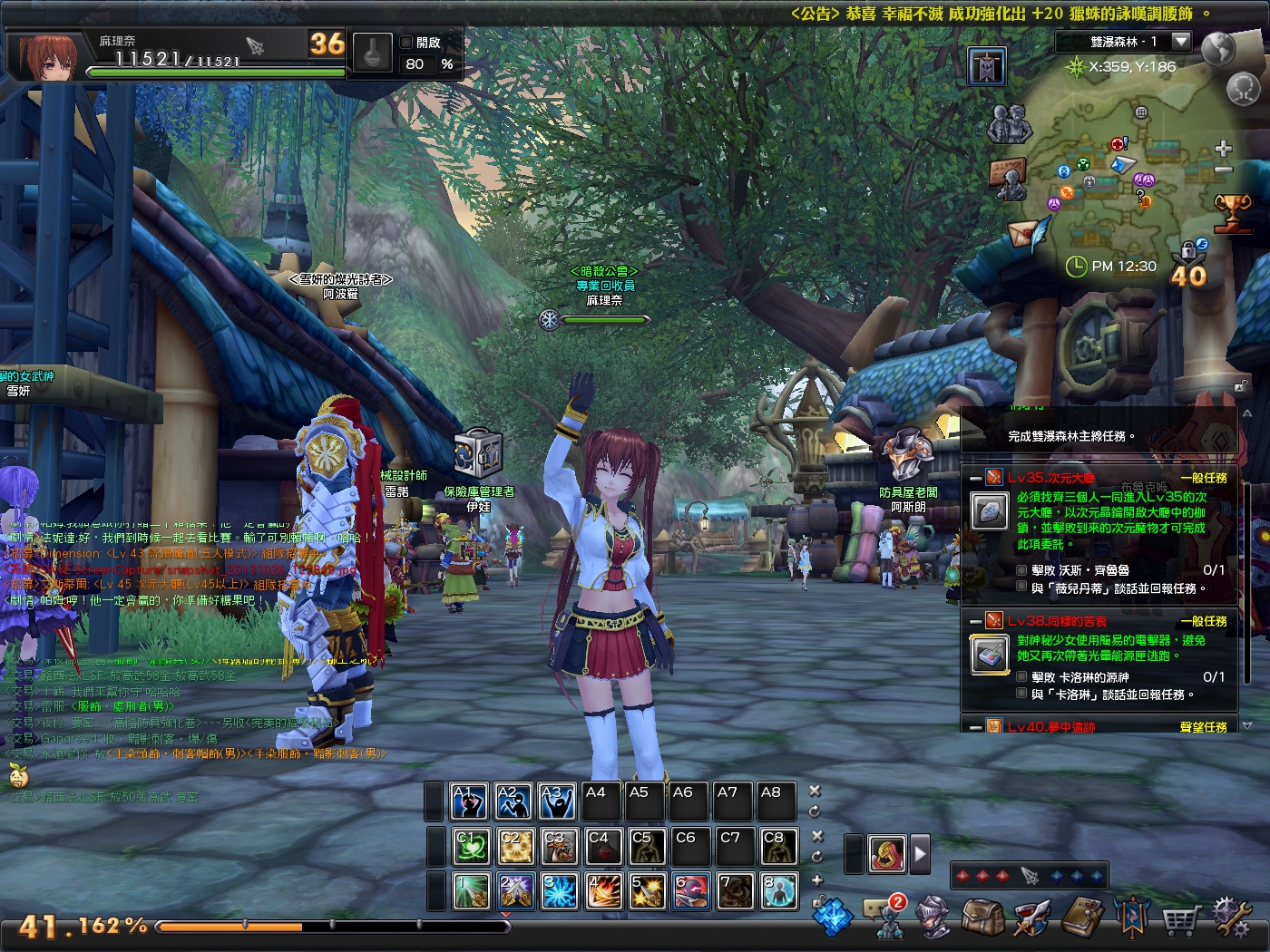The image size is (1270, 952).
Task: Check the 擊敗 卡洛琳的源神 quest objective
Action: point(1021,676)
